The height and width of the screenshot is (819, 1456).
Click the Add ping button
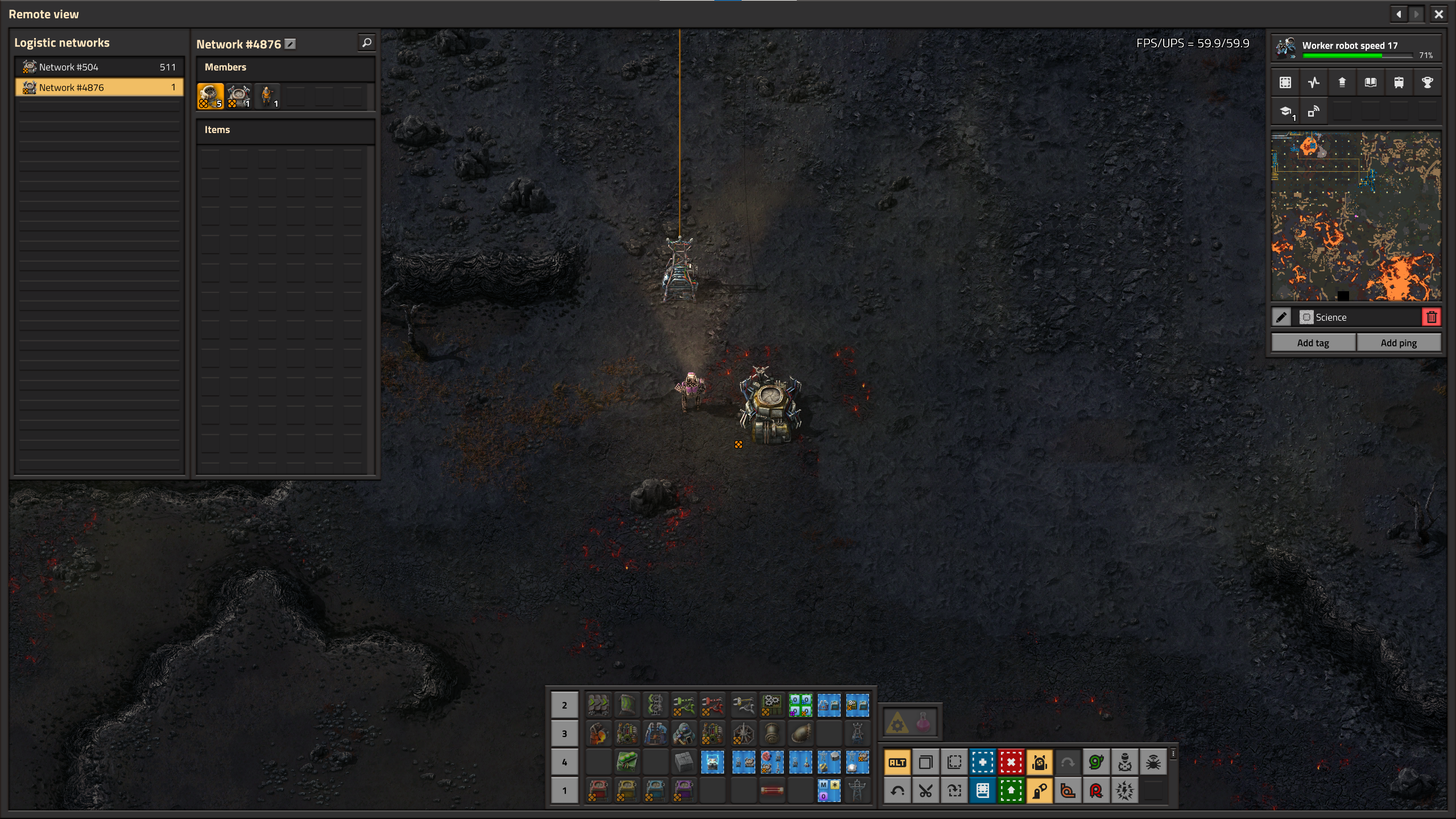[1399, 342]
